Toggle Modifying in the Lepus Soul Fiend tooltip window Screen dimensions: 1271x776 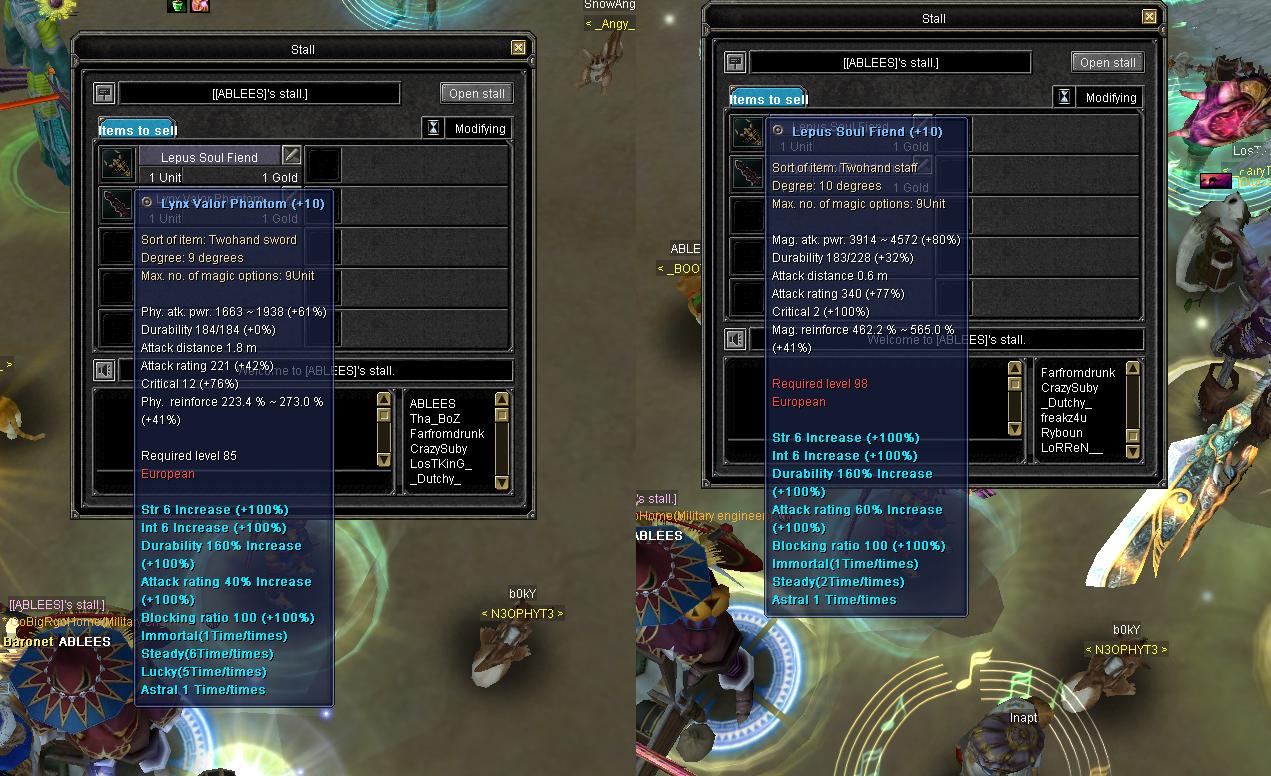[1097, 98]
